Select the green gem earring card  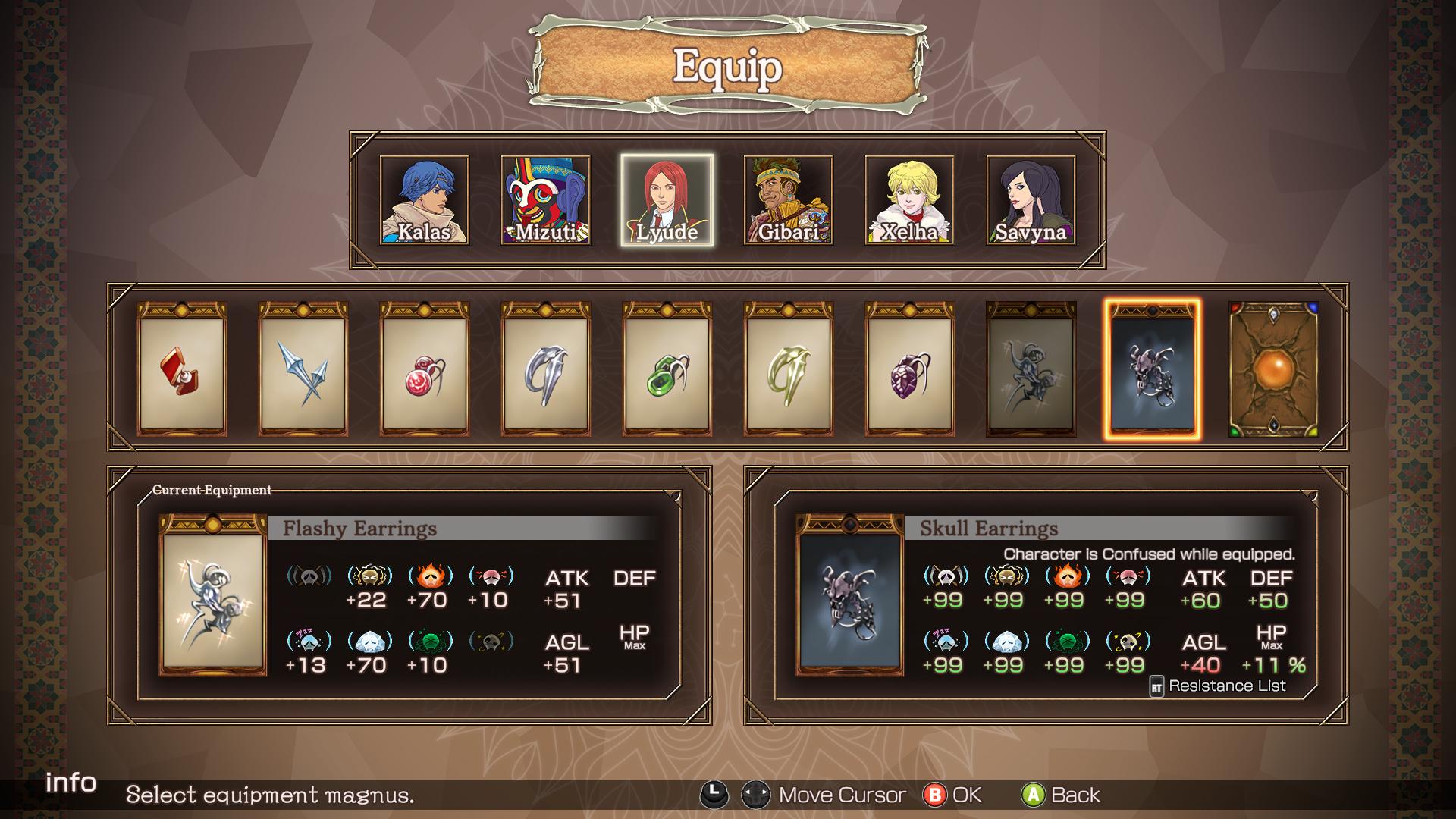coord(667,370)
